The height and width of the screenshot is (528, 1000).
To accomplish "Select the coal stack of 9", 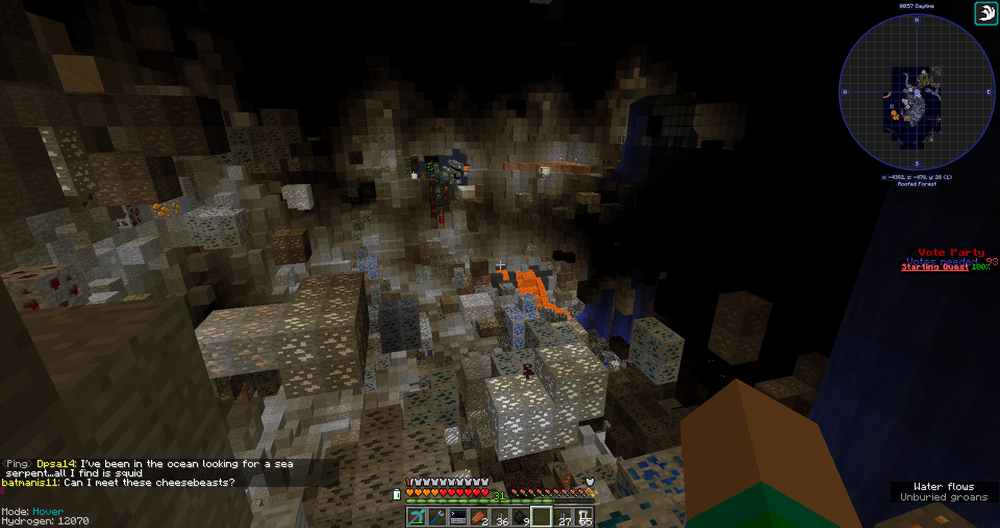I will pos(520,516).
